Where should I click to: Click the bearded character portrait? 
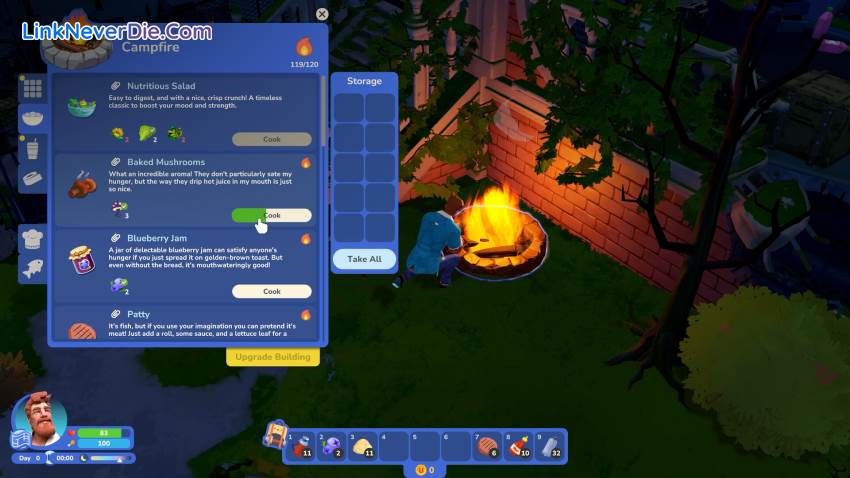tap(44, 420)
